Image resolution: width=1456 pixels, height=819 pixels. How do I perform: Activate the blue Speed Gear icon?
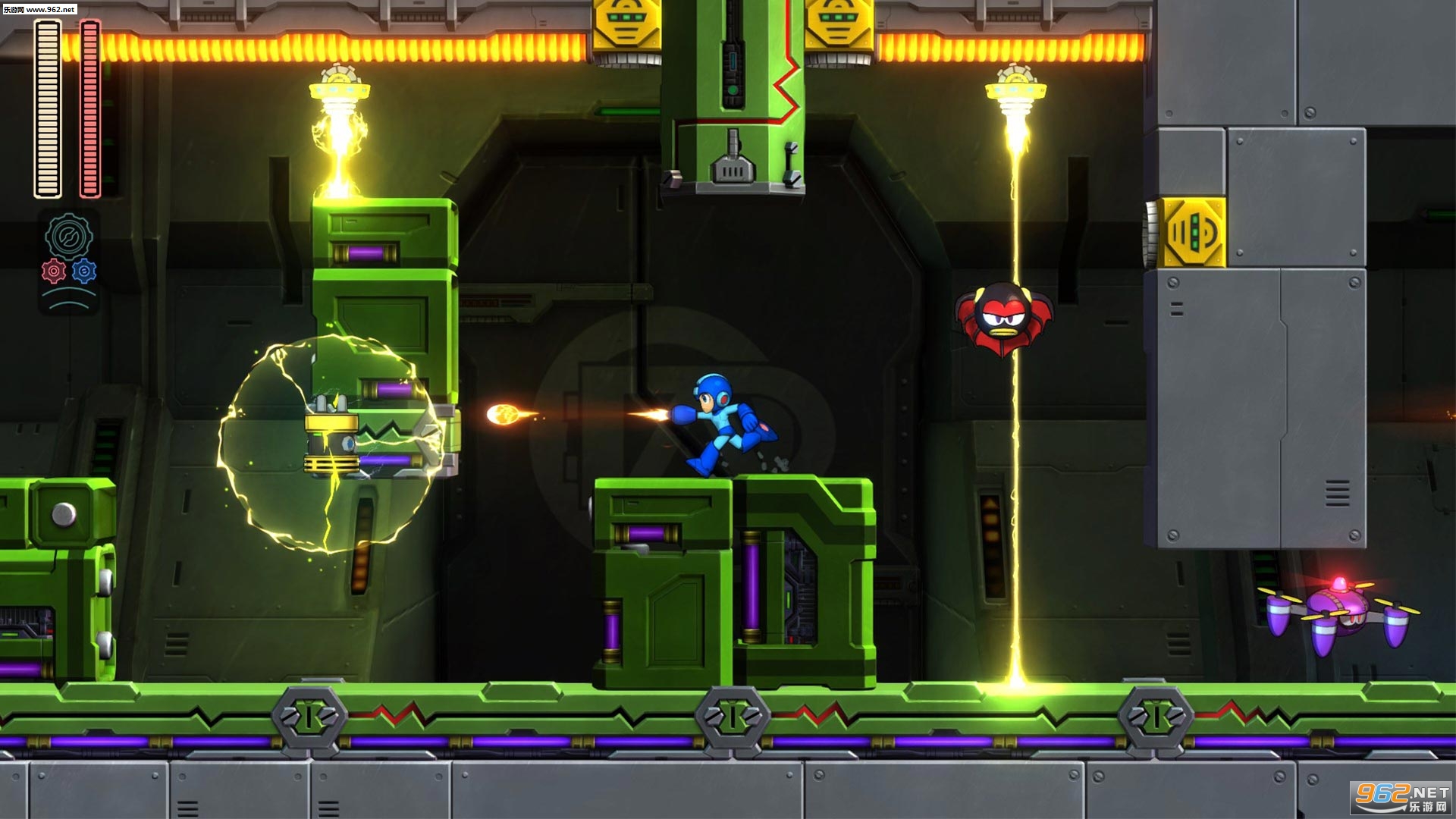tap(84, 271)
